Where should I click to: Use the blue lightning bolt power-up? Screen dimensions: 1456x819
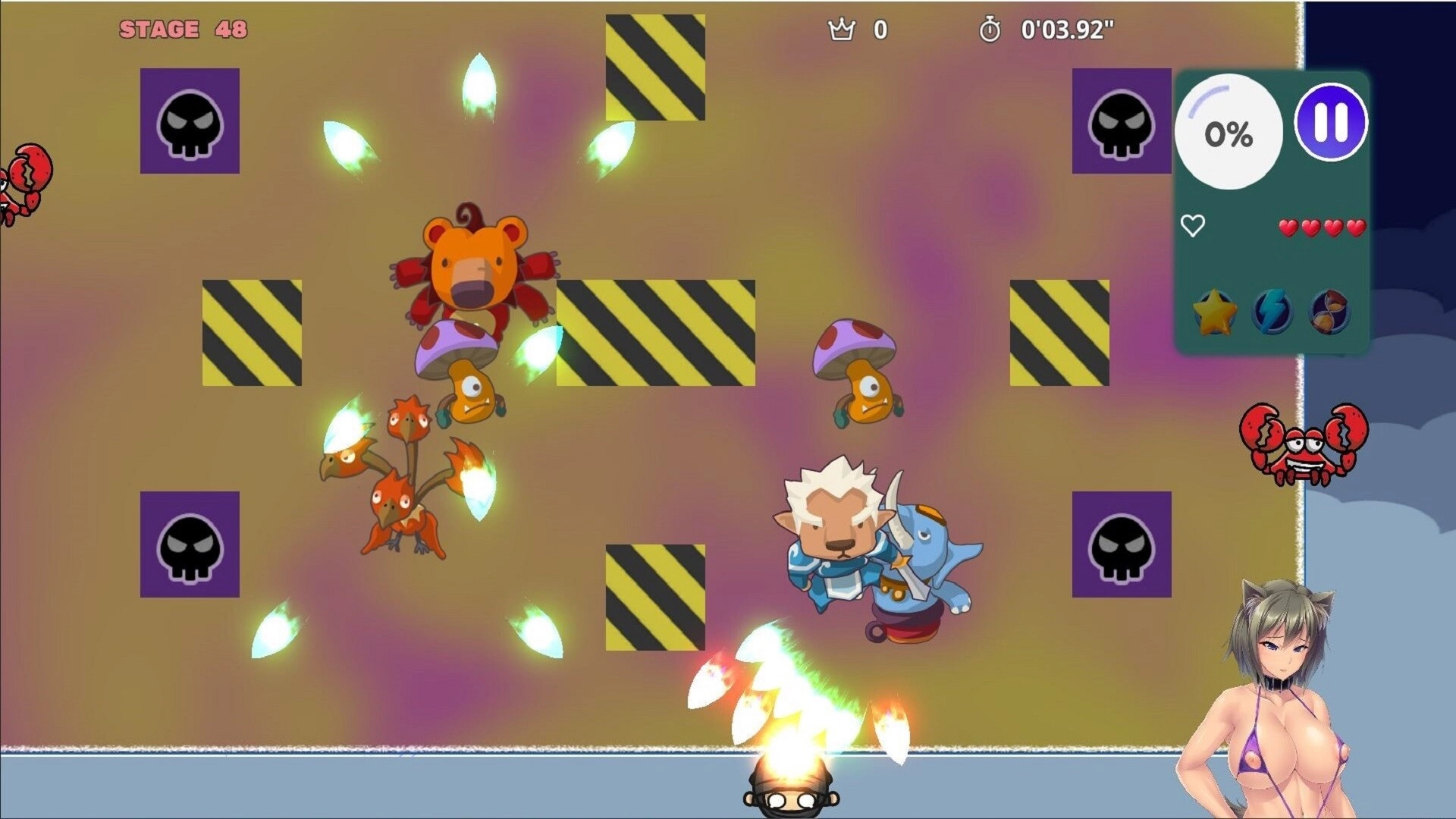tap(1272, 311)
